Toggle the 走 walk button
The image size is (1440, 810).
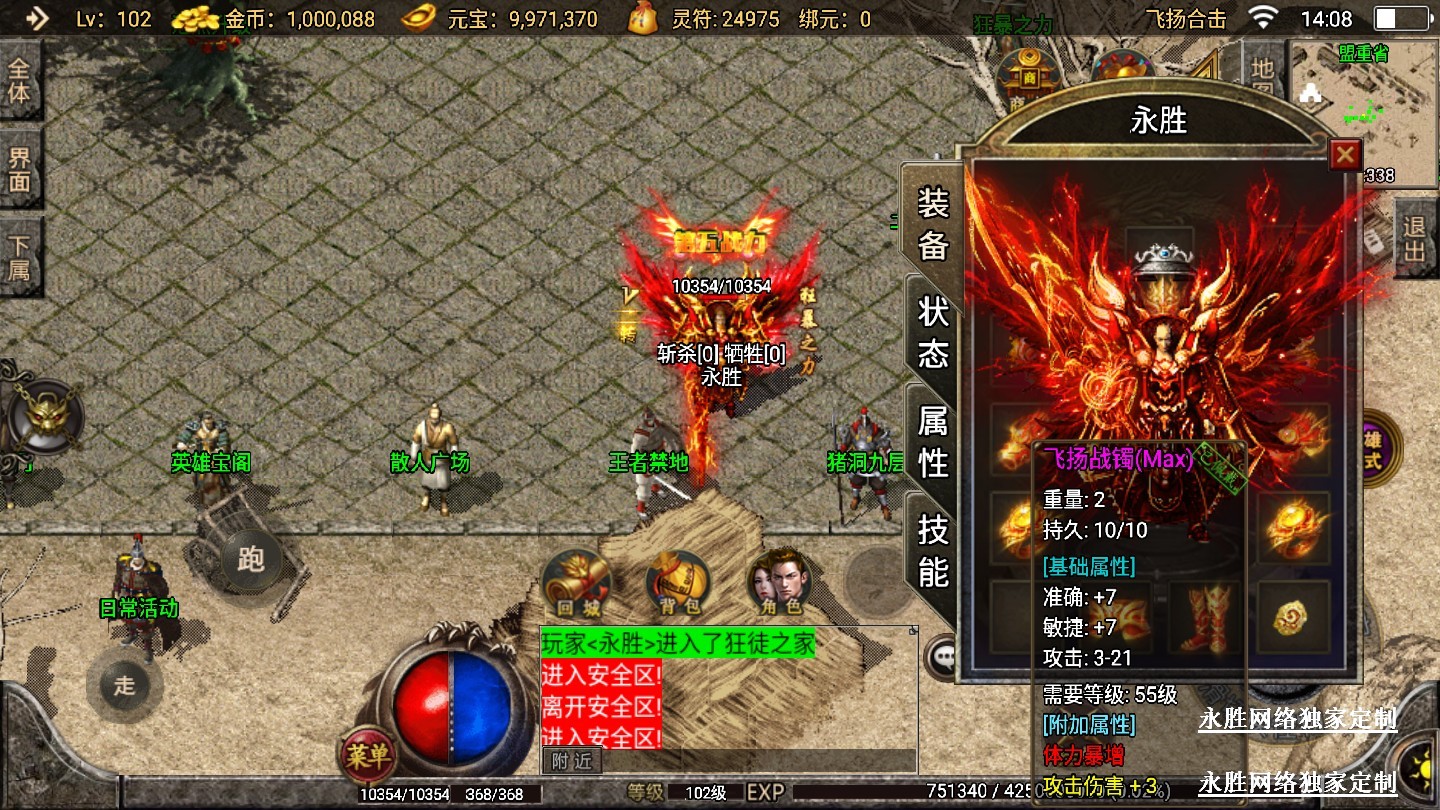tap(123, 686)
